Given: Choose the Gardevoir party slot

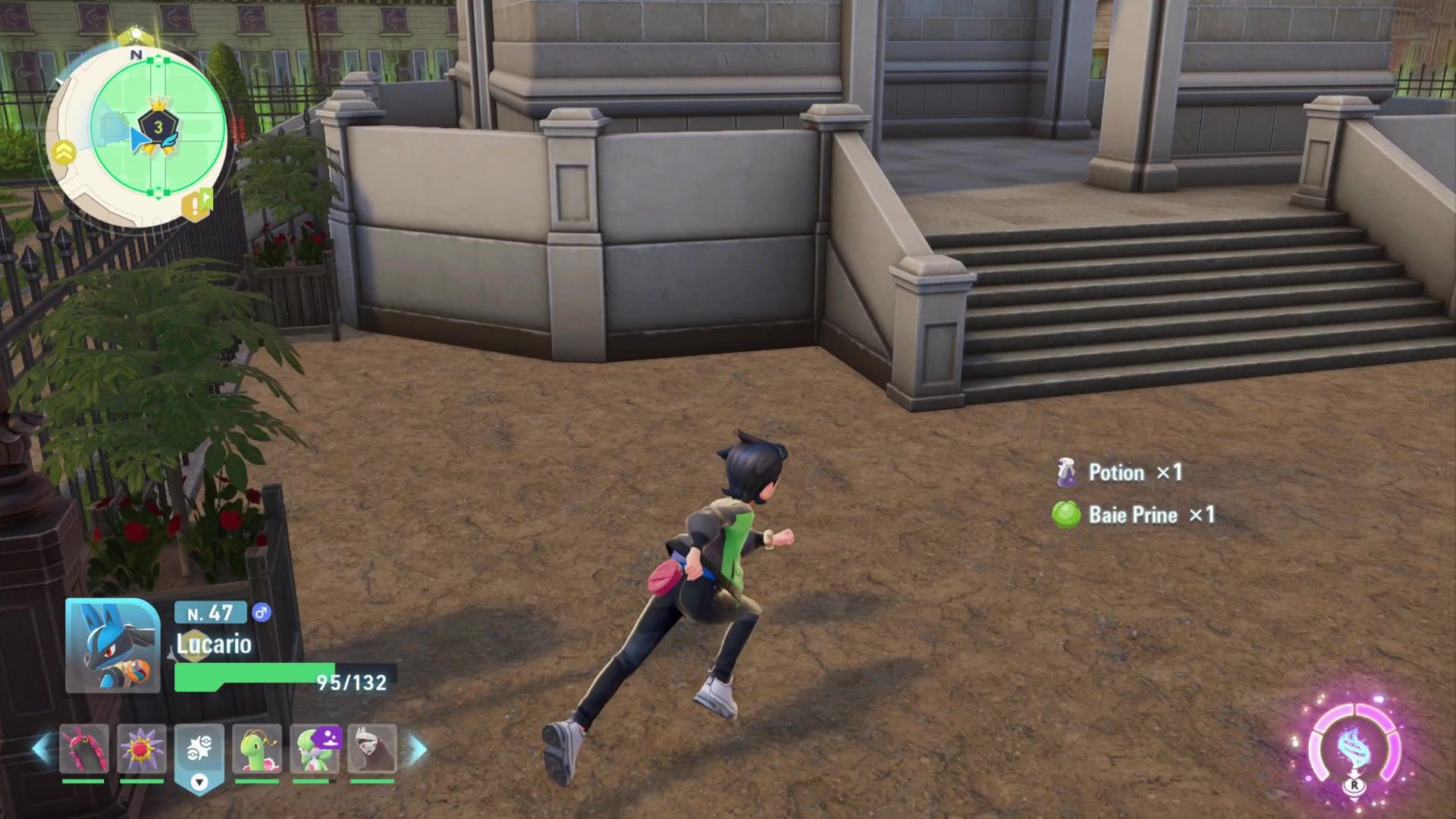Looking at the screenshot, I should (314, 750).
